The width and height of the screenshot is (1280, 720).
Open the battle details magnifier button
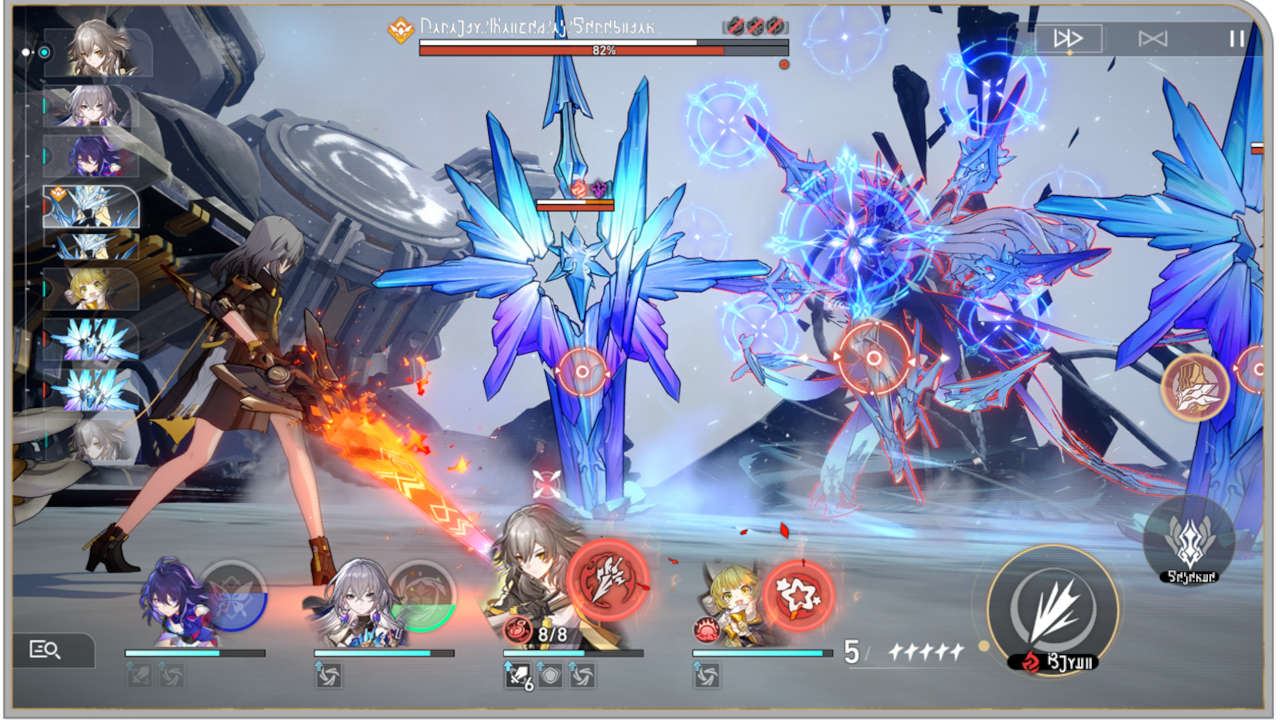pyautogui.click(x=47, y=650)
